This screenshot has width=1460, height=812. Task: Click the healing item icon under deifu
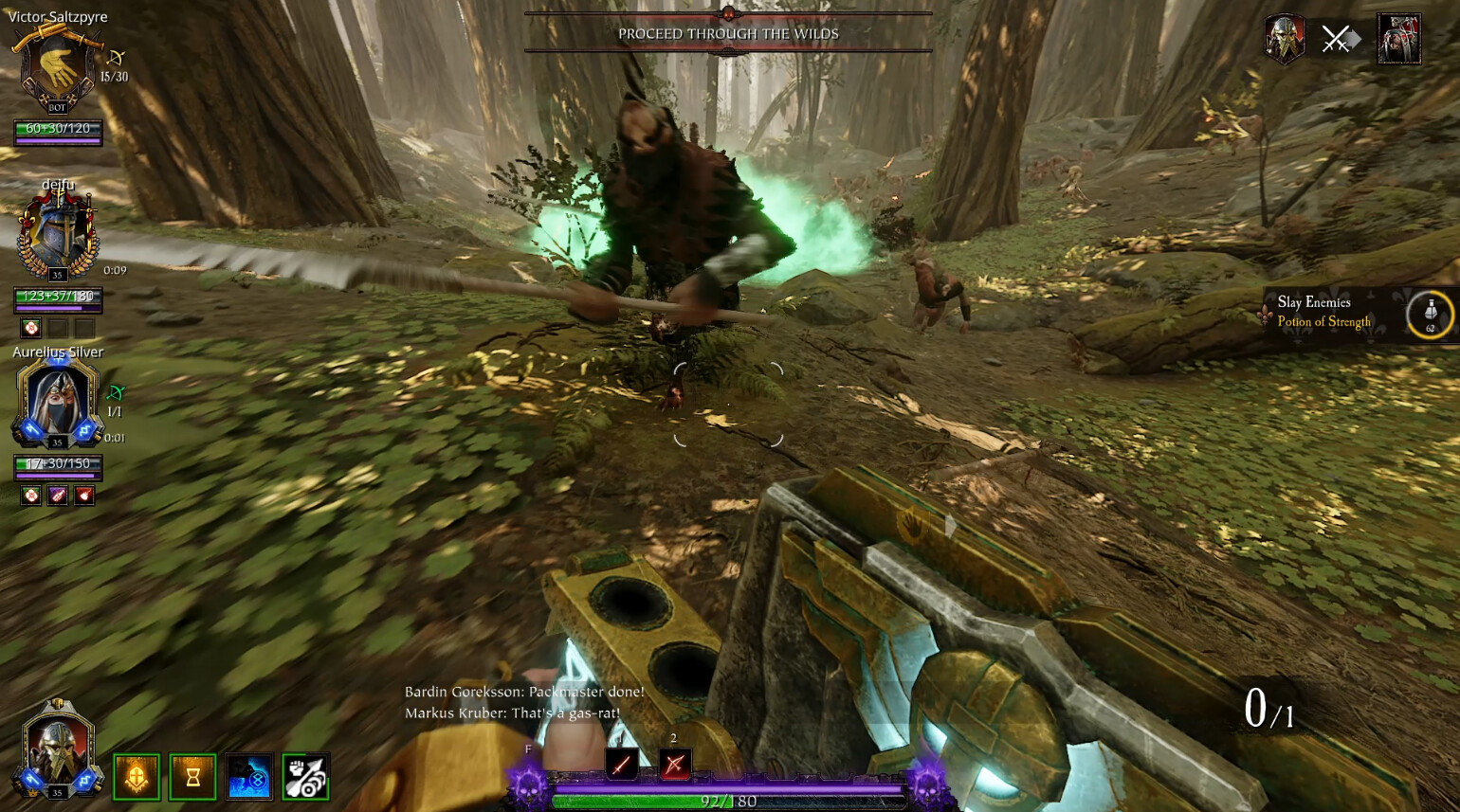point(31,328)
